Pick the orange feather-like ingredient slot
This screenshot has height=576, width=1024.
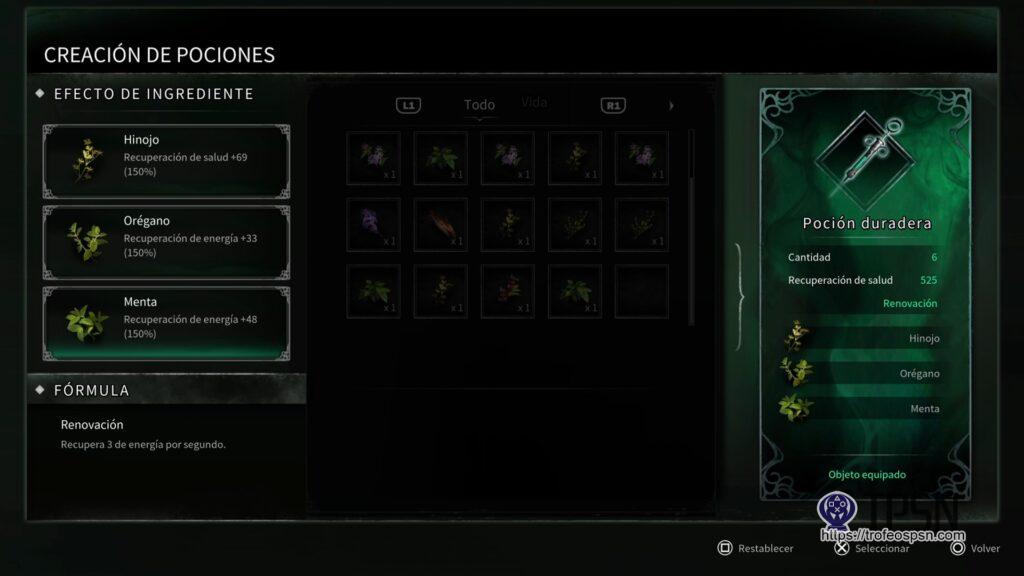coord(441,224)
